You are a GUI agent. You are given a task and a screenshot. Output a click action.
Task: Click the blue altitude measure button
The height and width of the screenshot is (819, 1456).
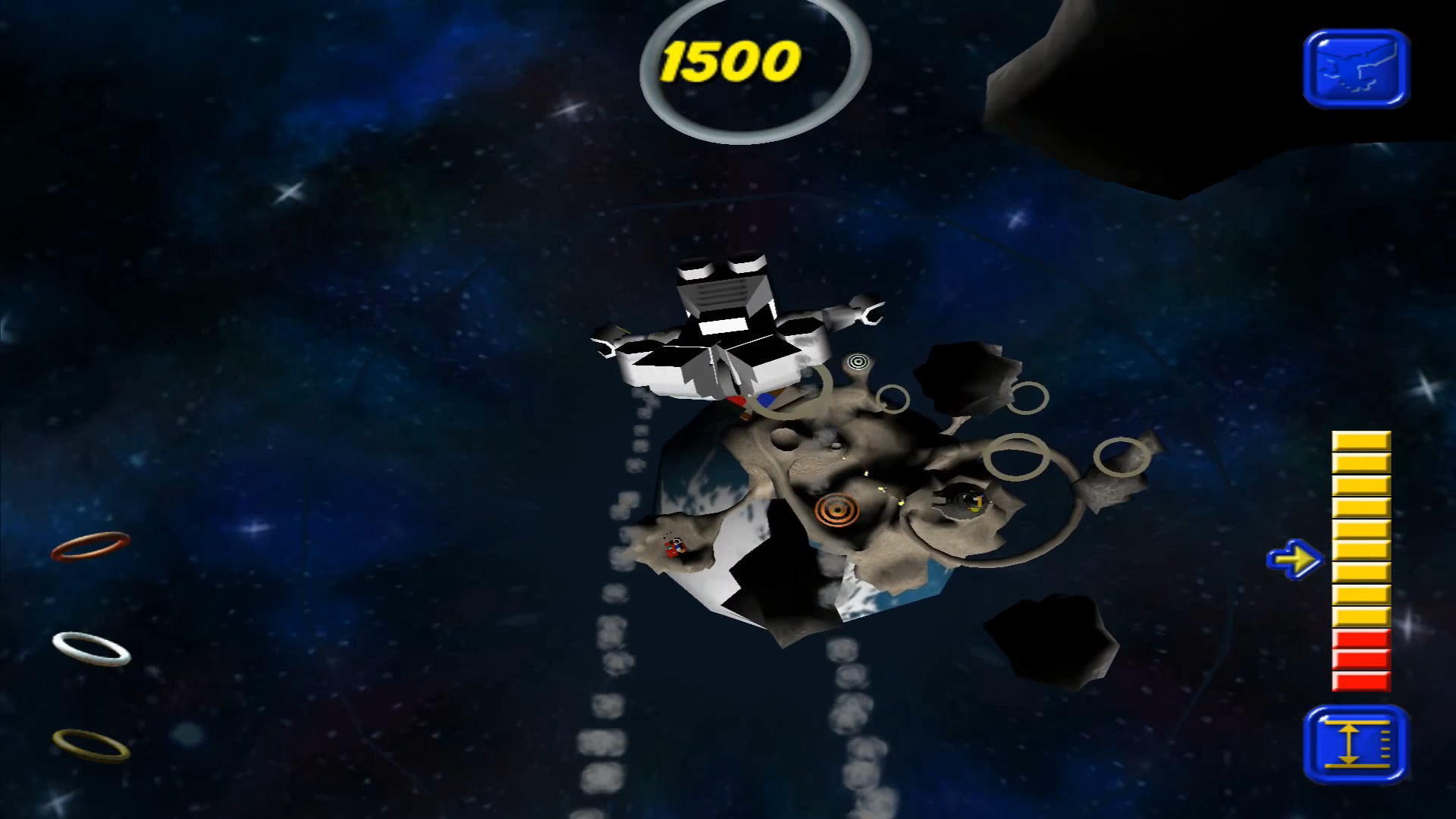(1356, 745)
